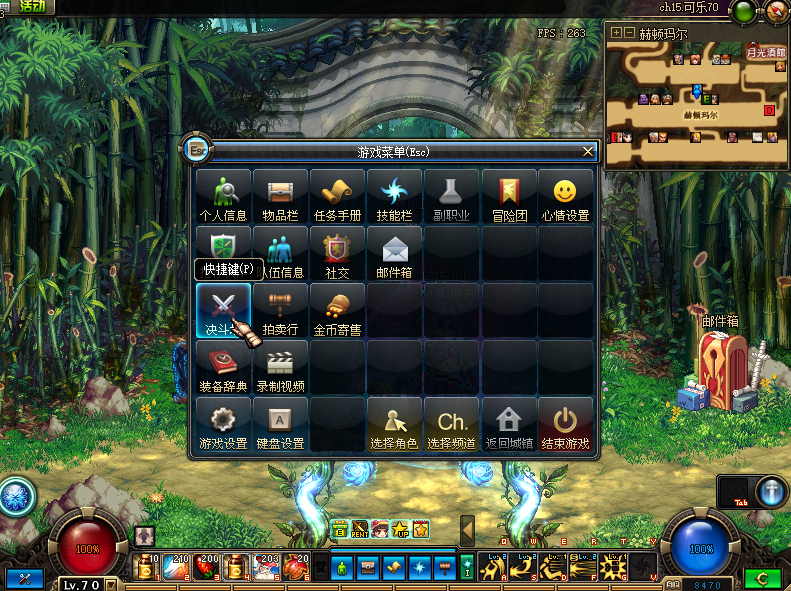Open the 邮件箱 mailbox menu entry

coord(394,252)
